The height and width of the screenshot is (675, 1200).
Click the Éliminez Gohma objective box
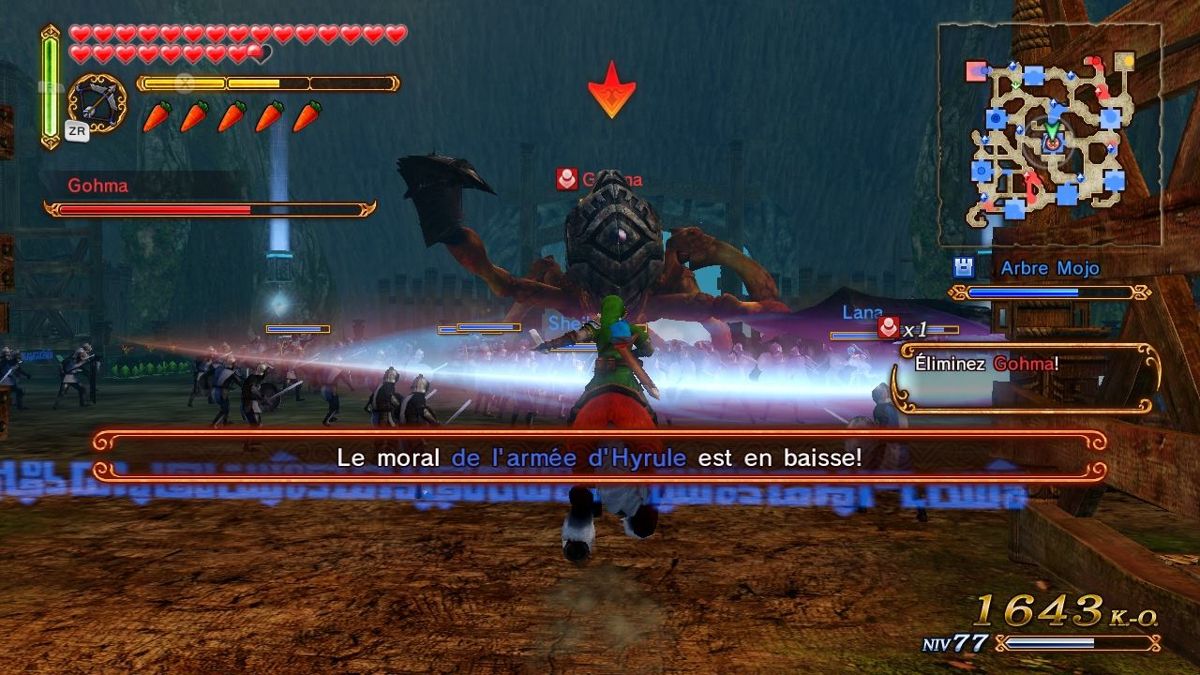(1026, 377)
